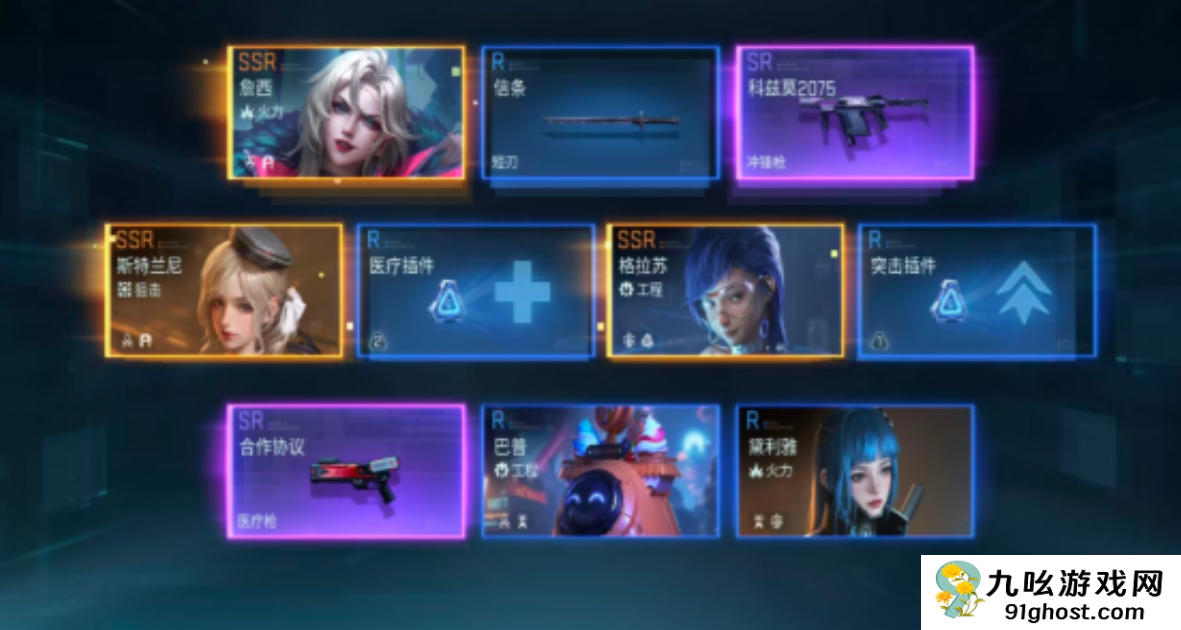This screenshot has width=1181, height=630.
Task: Select the SSR 詹西 character card
Action: tap(346, 112)
